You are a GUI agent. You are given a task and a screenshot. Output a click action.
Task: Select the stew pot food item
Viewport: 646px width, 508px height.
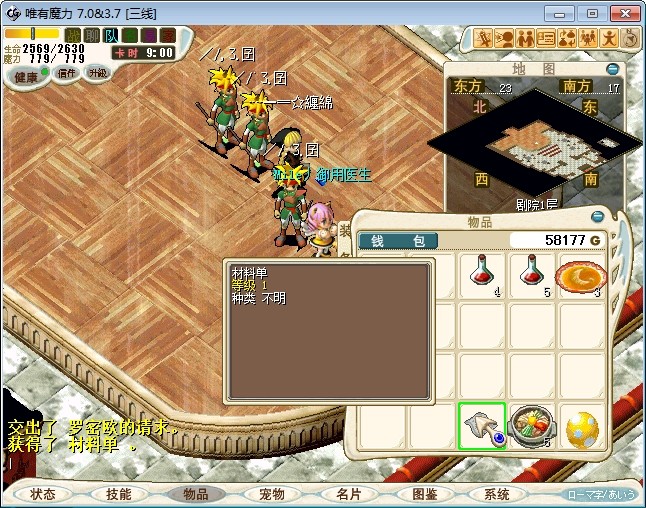(x=532, y=425)
